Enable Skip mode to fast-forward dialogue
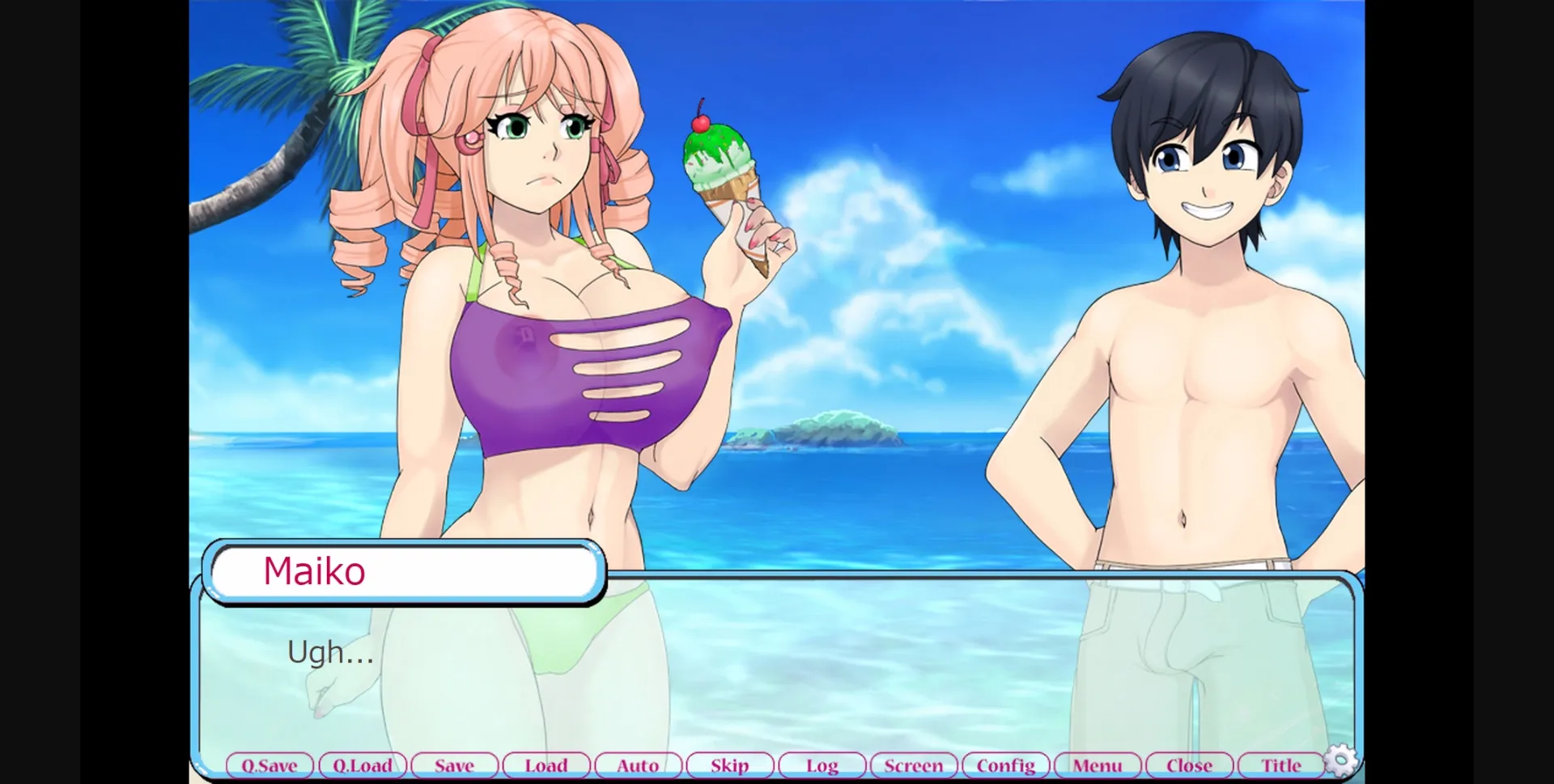Image resolution: width=1554 pixels, height=784 pixels. (729, 765)
